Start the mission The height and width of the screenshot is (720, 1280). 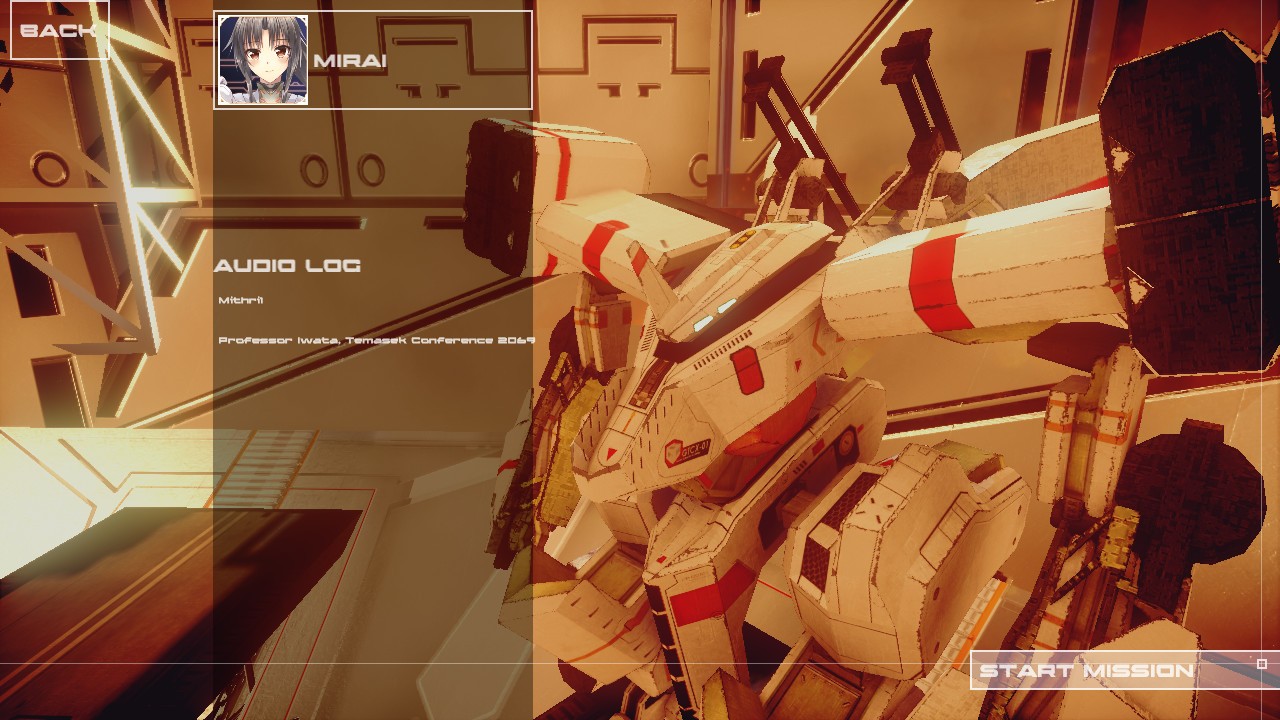[x=1086, y=671]
